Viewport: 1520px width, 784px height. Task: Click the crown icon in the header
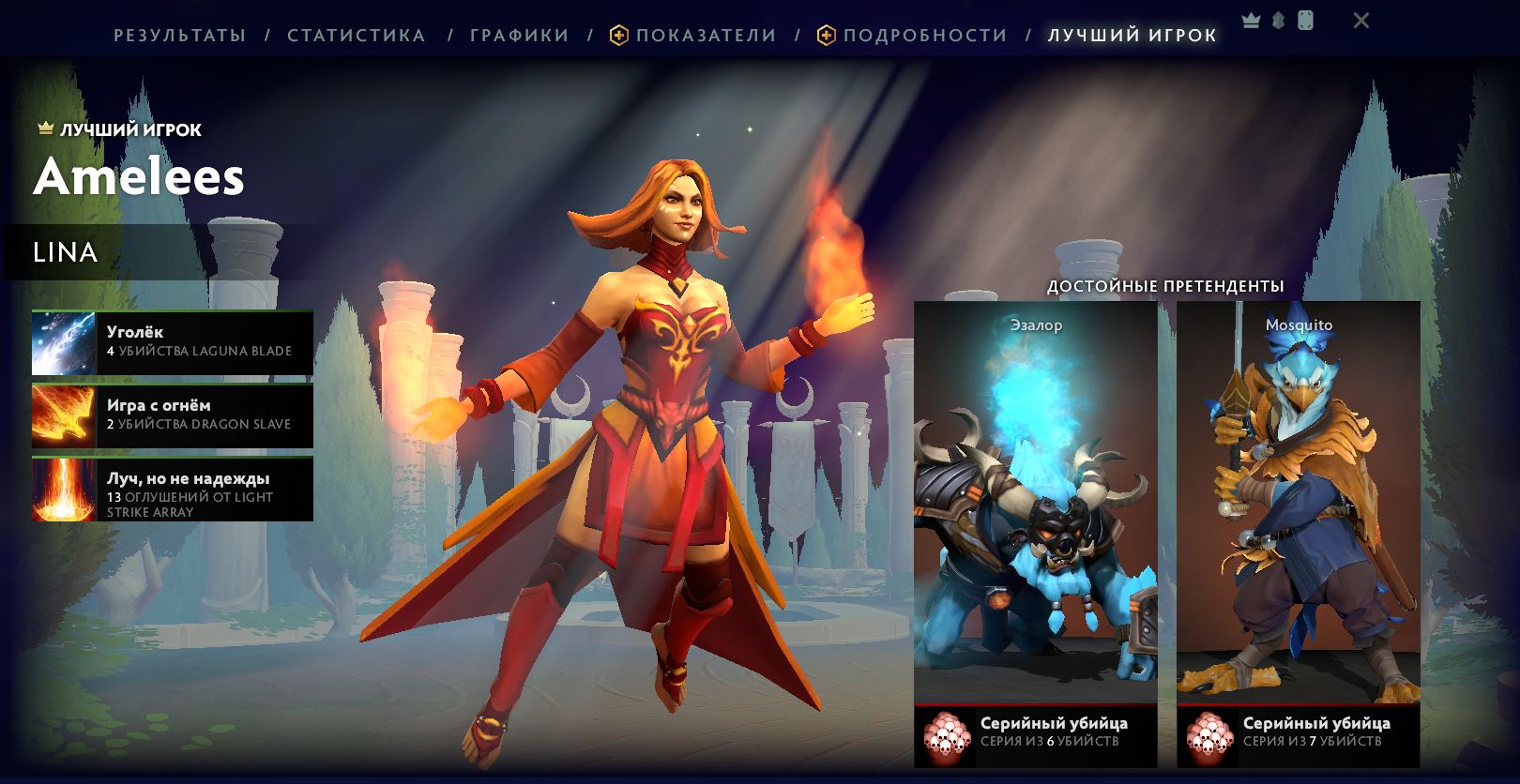tap(1251, 21)
